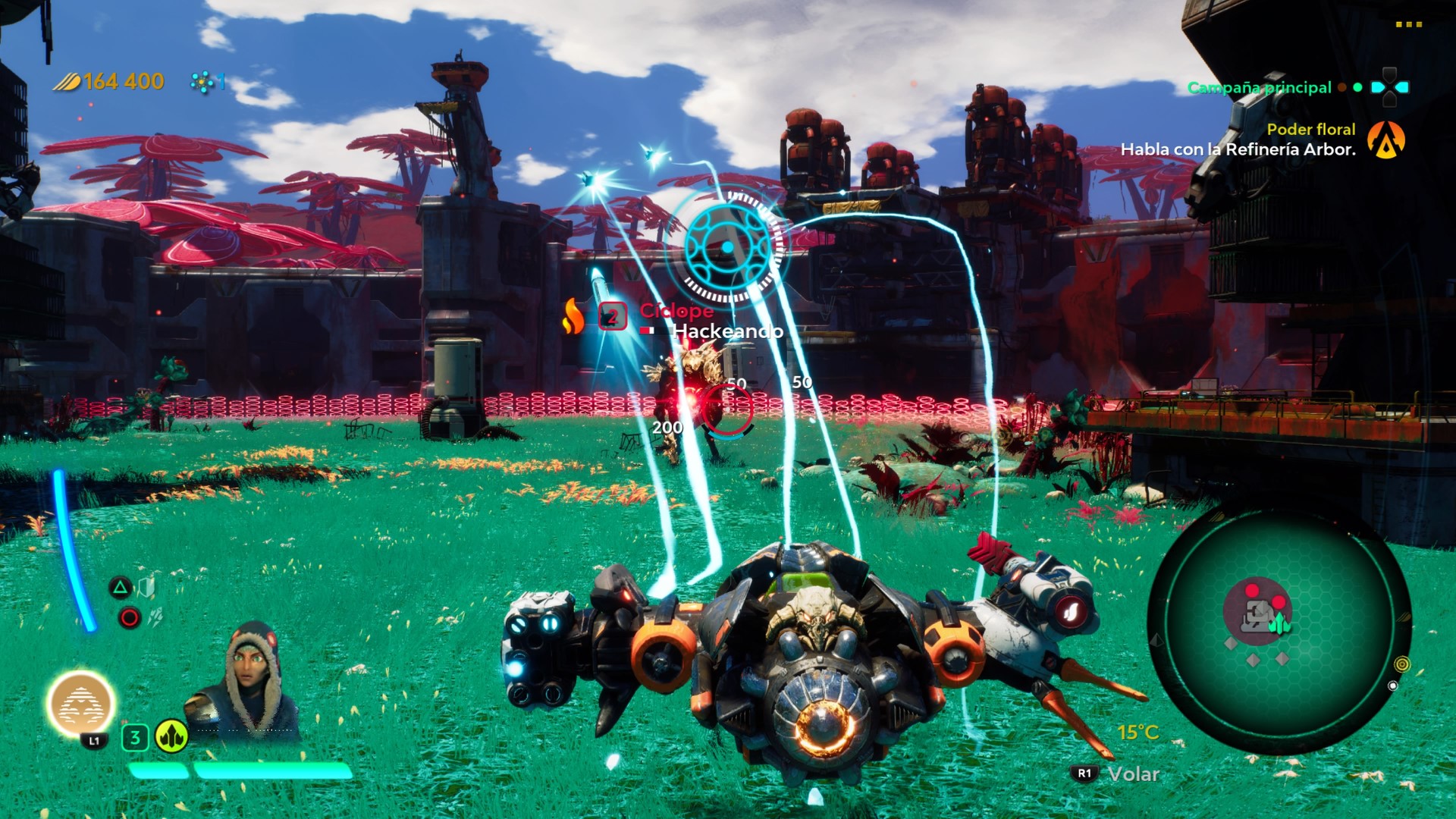Screen dimensions: 1456x819
Task: Select the pilot level 3 badge
Action: 135,737
